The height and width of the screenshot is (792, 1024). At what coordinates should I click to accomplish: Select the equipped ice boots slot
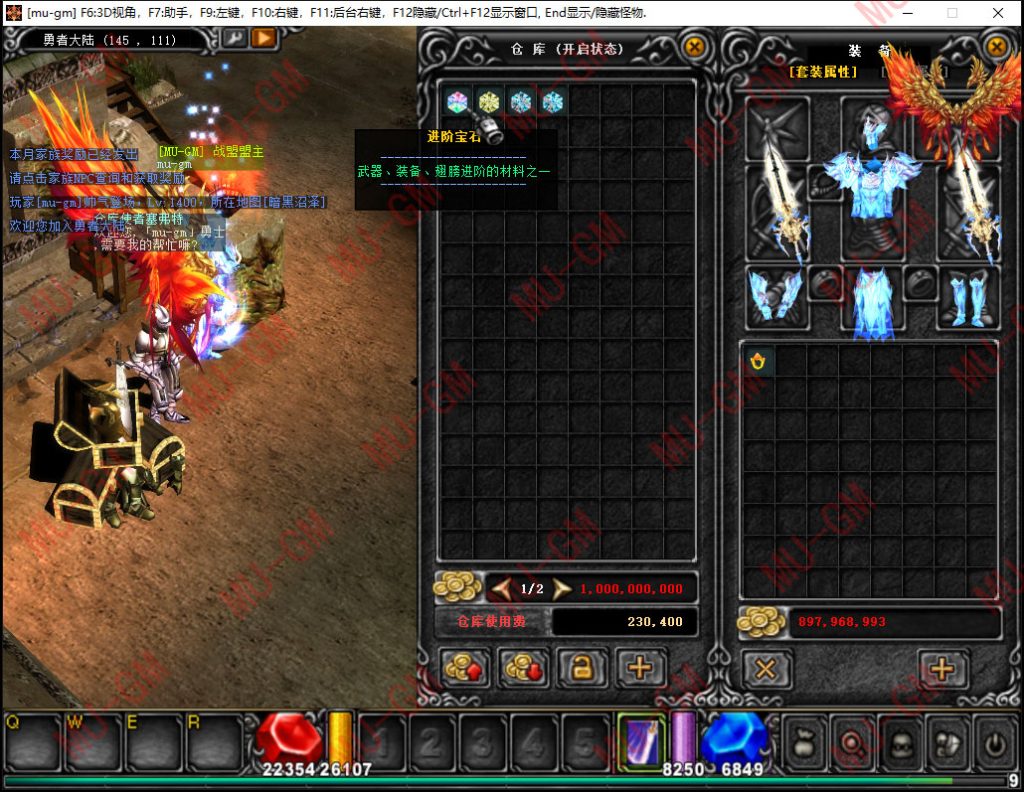967,297
